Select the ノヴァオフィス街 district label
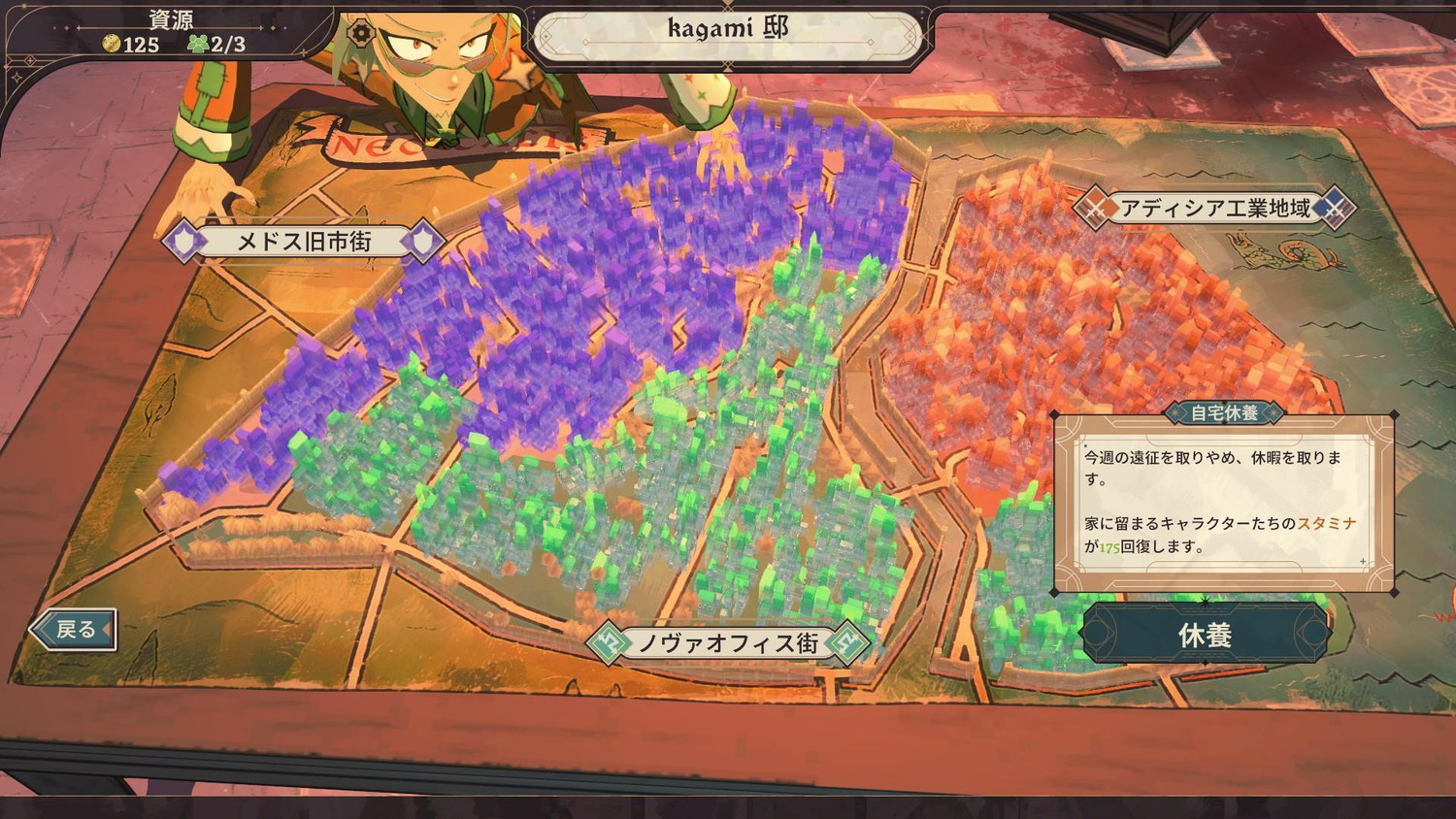 pos(727,642)
